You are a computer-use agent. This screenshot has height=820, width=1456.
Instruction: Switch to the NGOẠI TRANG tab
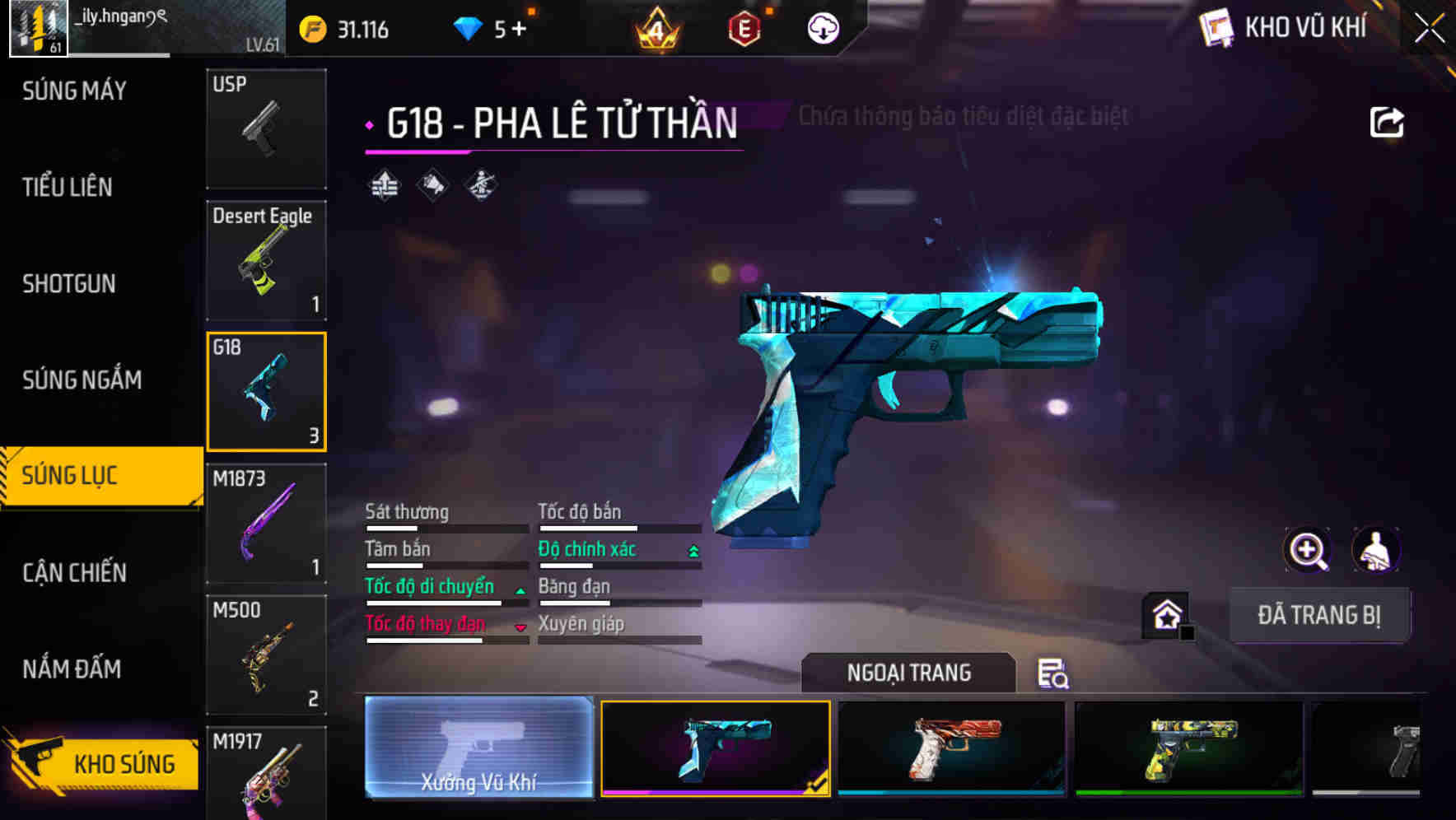pos(908,673)
